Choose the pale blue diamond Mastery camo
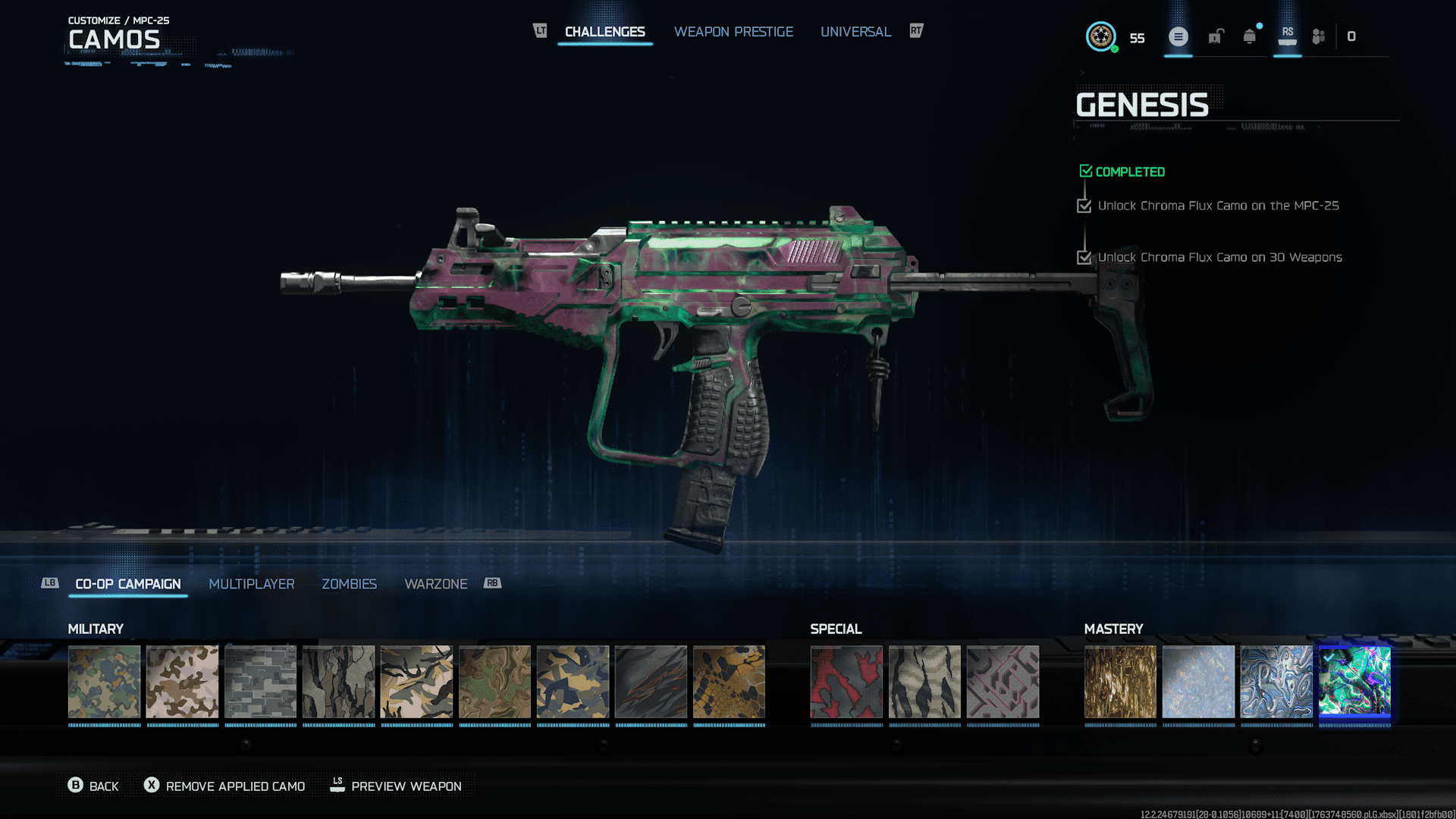The image size is (1456, 819). click(1198, 682)
